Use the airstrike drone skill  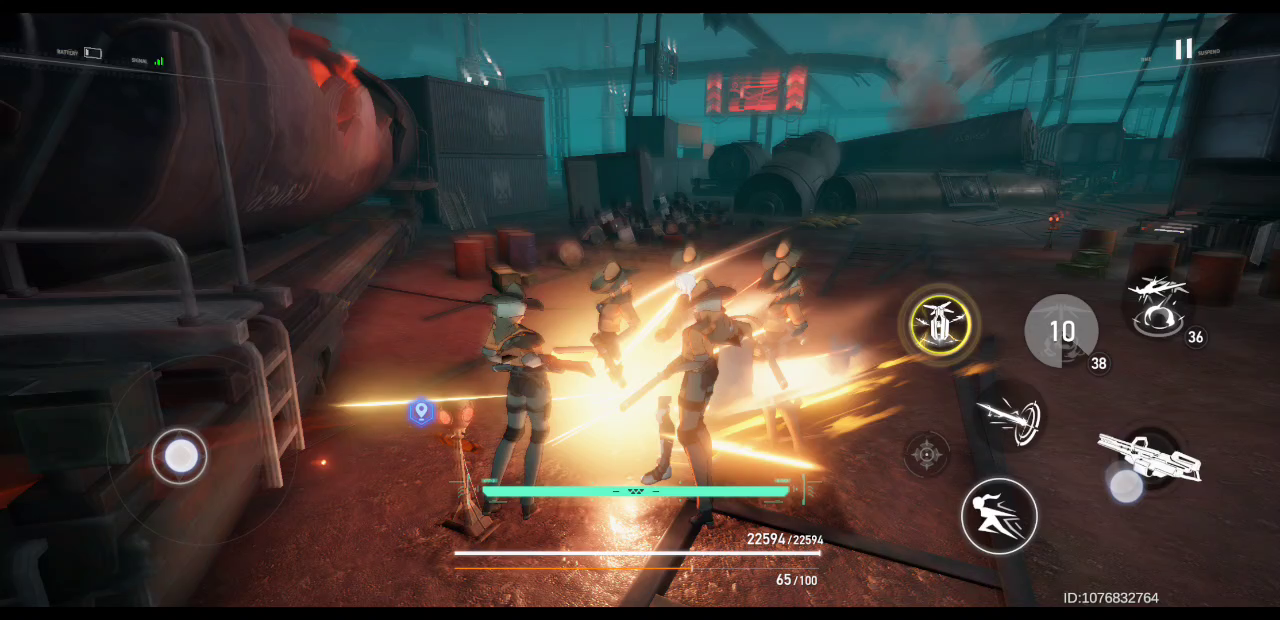1159,305
